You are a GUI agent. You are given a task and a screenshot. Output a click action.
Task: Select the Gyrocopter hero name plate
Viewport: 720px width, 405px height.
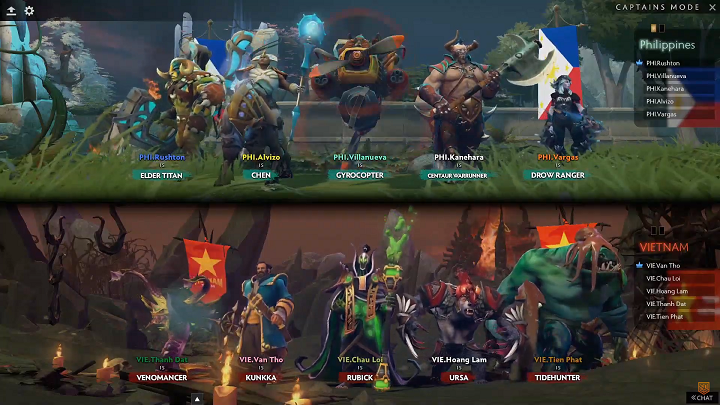[x=359, y=175]
